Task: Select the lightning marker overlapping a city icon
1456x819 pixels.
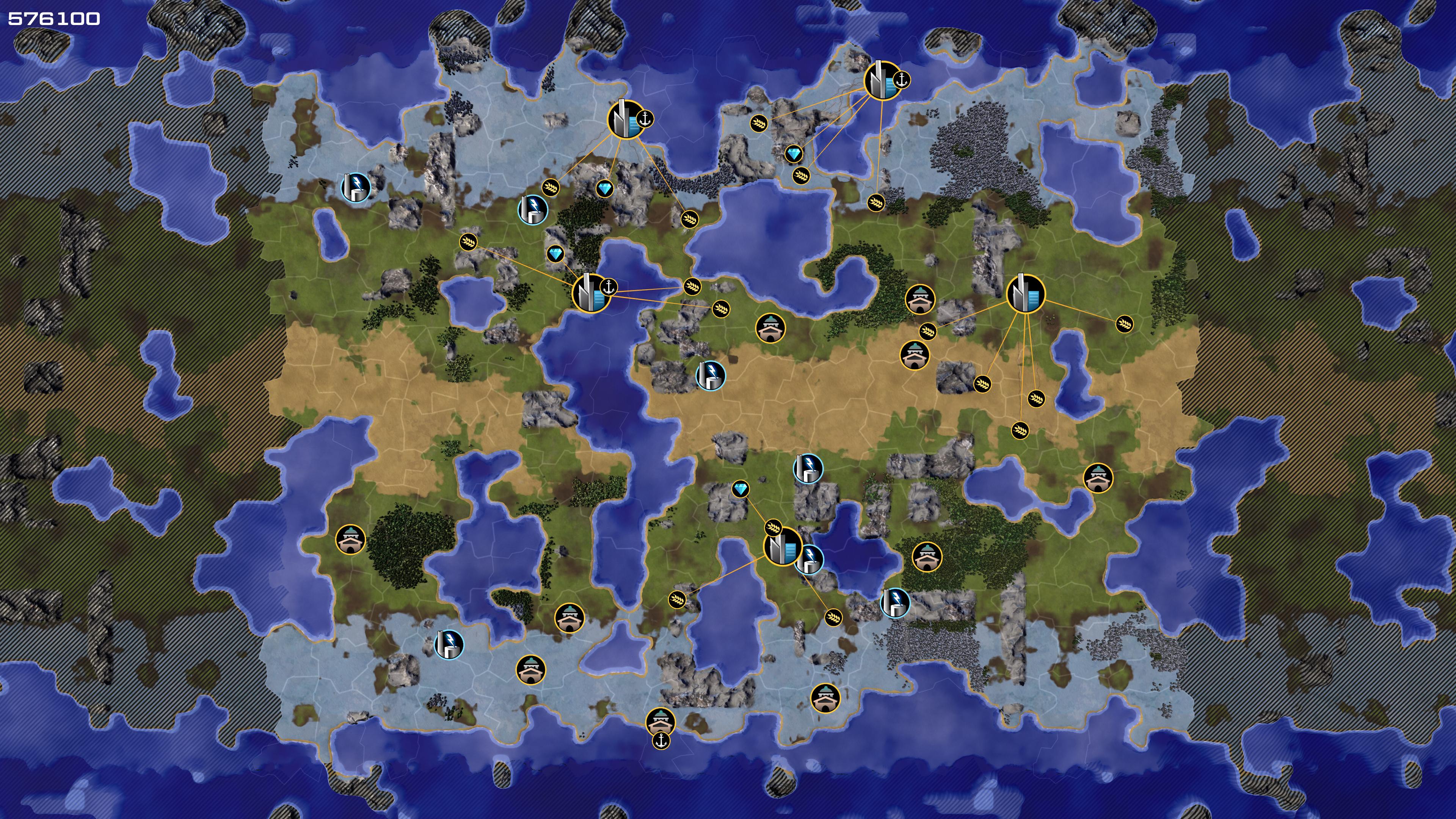Action: [810, 559]
